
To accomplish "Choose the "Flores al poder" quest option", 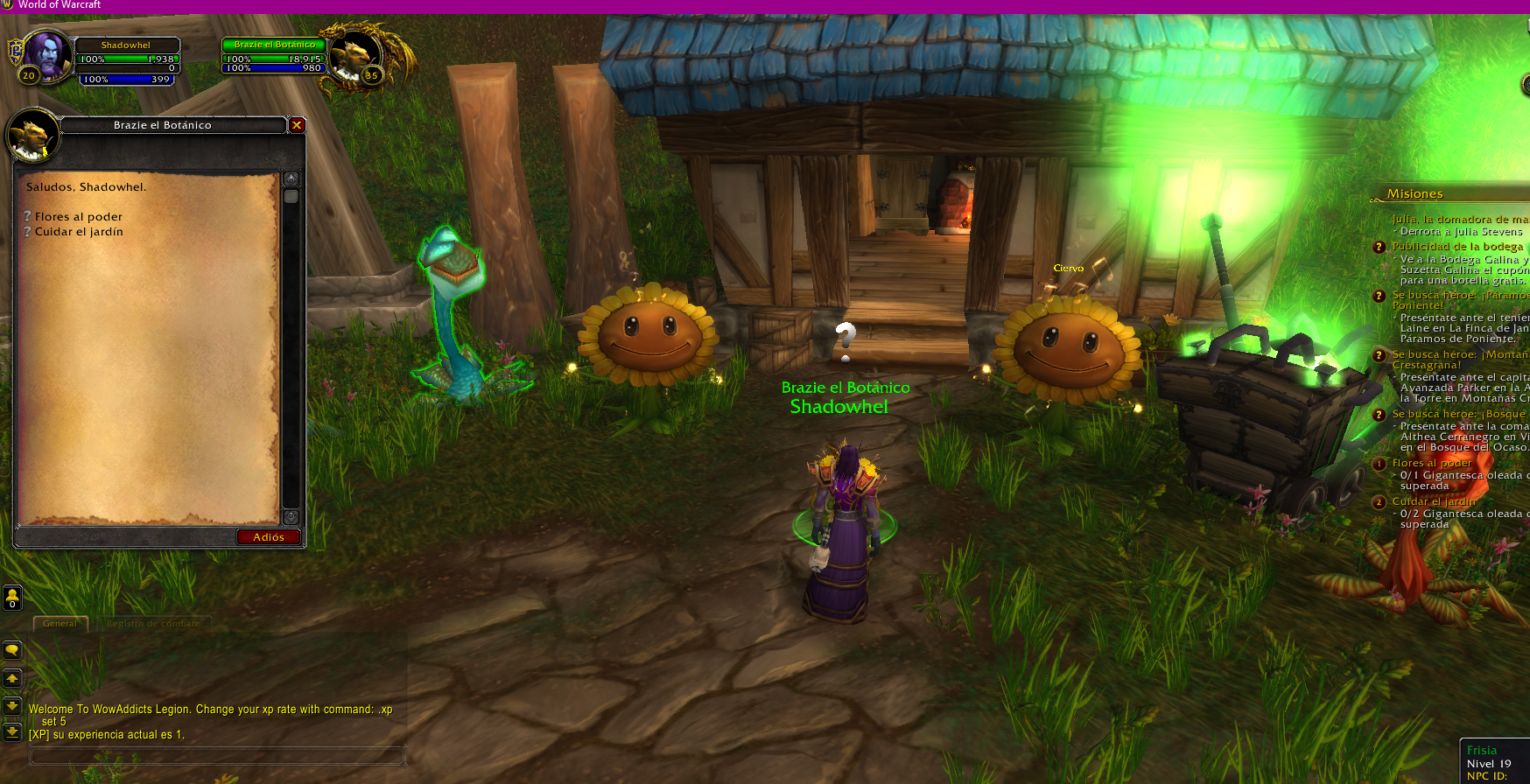I will 78,217.
